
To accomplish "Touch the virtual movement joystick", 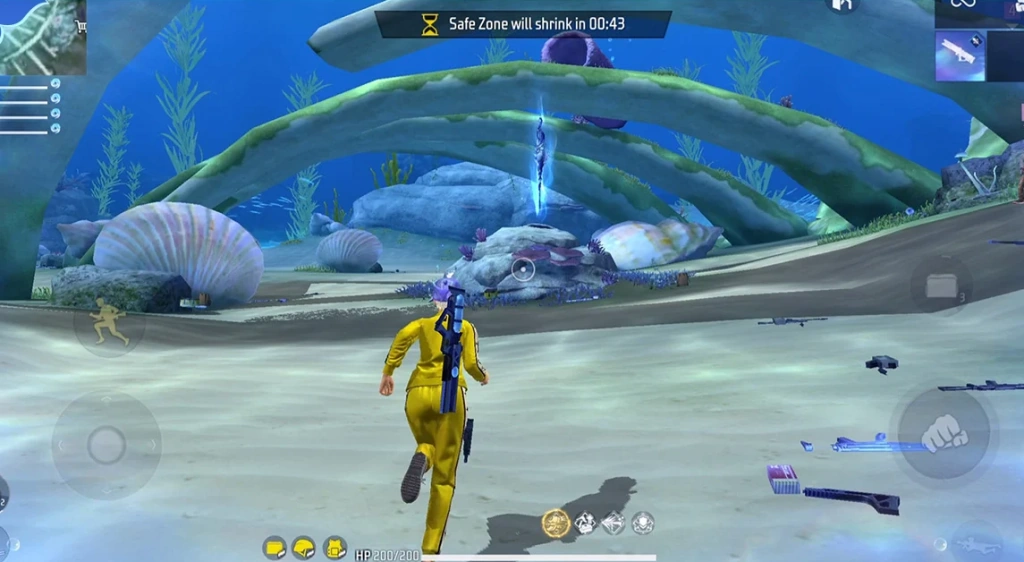I will [x=106, y=445].
